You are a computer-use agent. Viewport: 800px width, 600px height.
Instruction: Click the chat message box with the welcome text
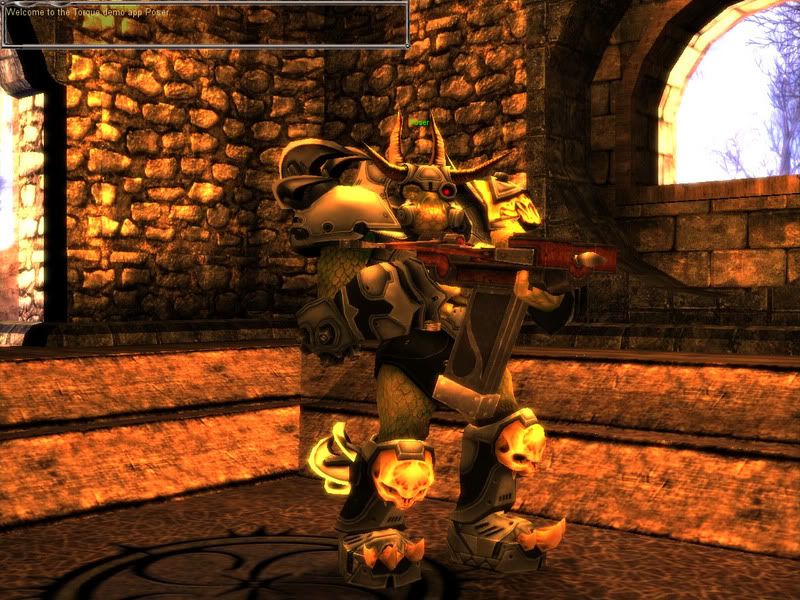pyautogui.click(x=204, y=24)
